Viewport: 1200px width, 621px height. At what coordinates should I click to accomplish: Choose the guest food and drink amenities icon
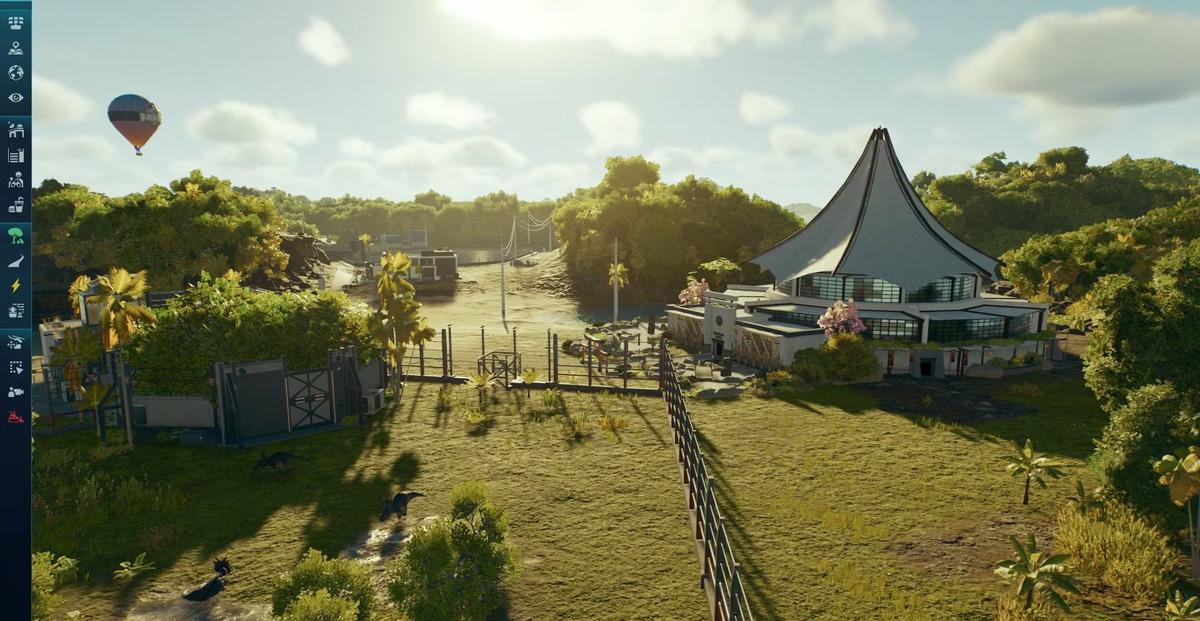click(15, 205)
